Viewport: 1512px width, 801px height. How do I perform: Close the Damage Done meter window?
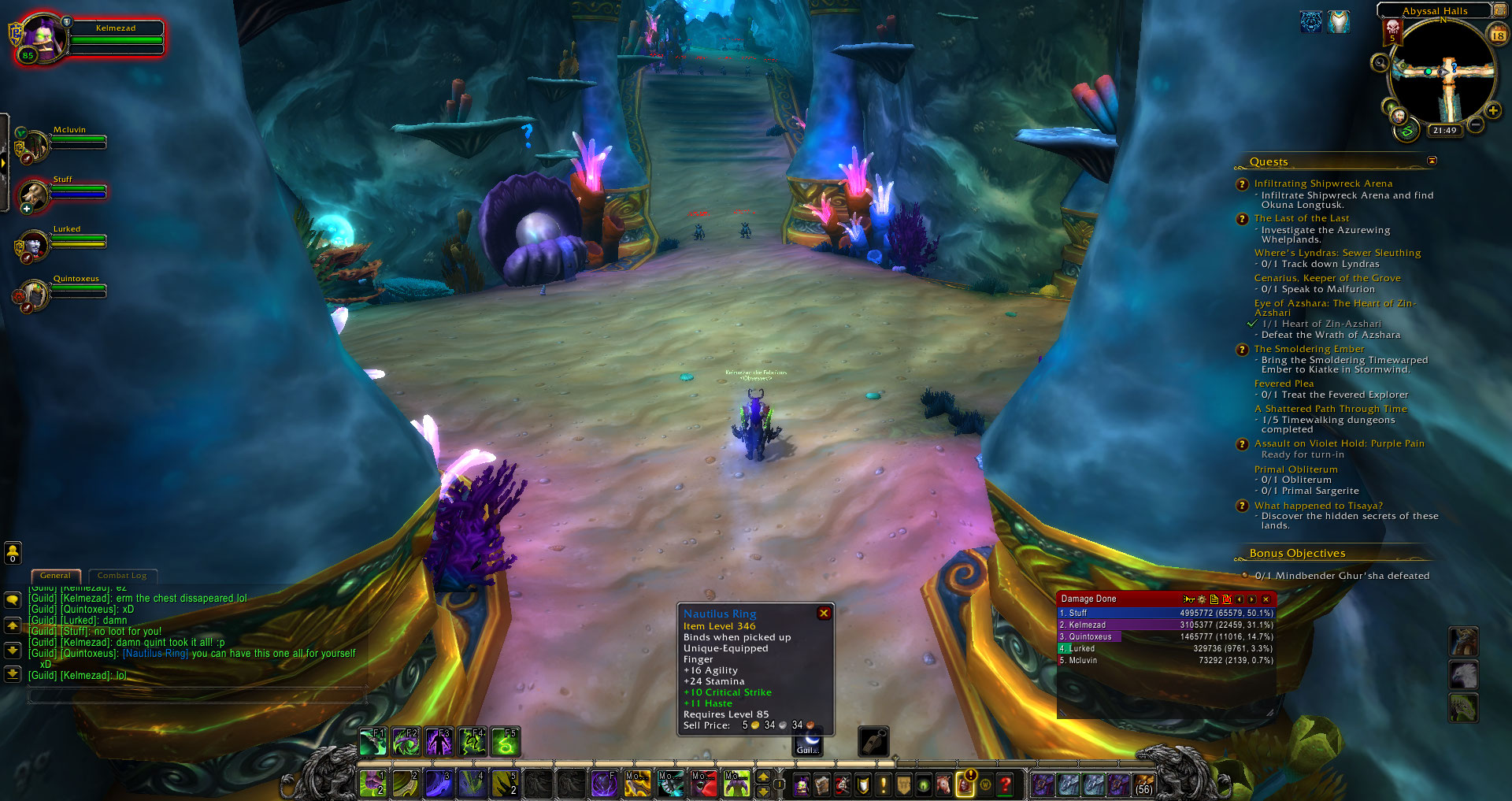click(x=1266, y=599)
